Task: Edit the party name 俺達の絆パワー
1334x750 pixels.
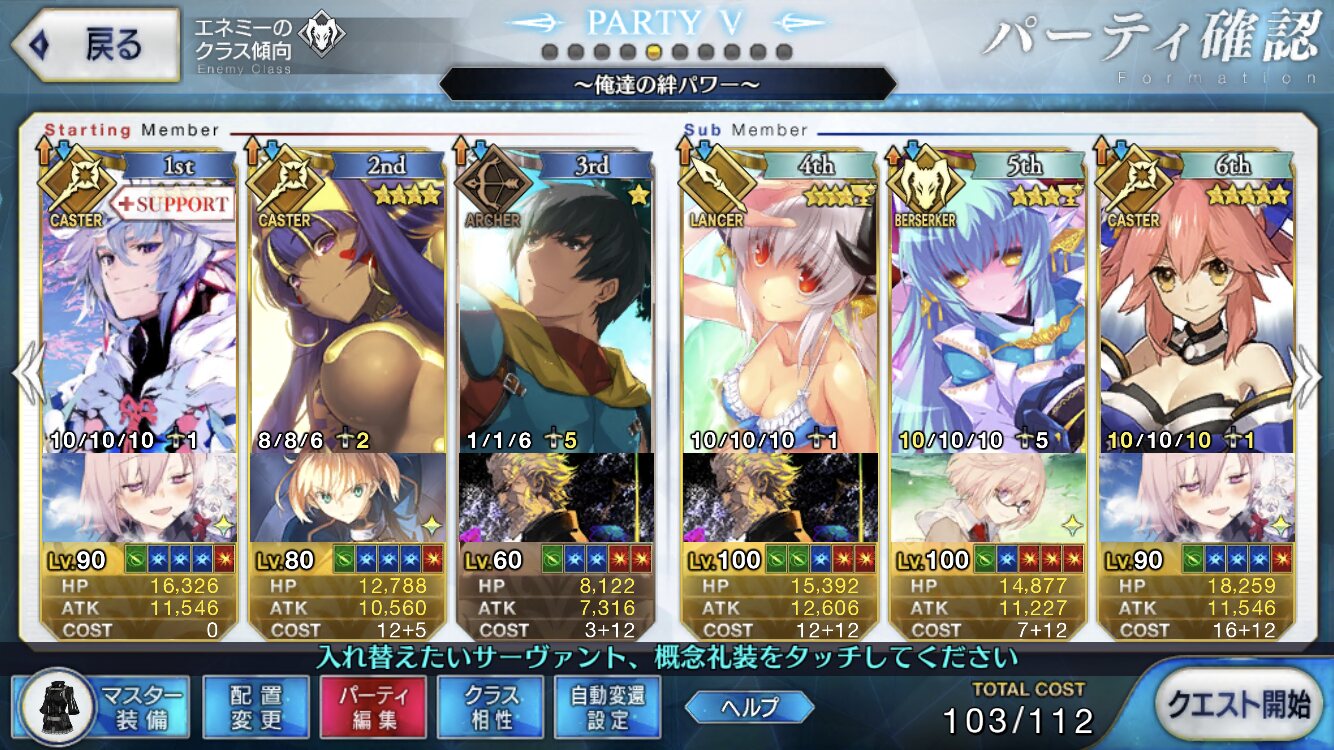Action: pos(667,84)
